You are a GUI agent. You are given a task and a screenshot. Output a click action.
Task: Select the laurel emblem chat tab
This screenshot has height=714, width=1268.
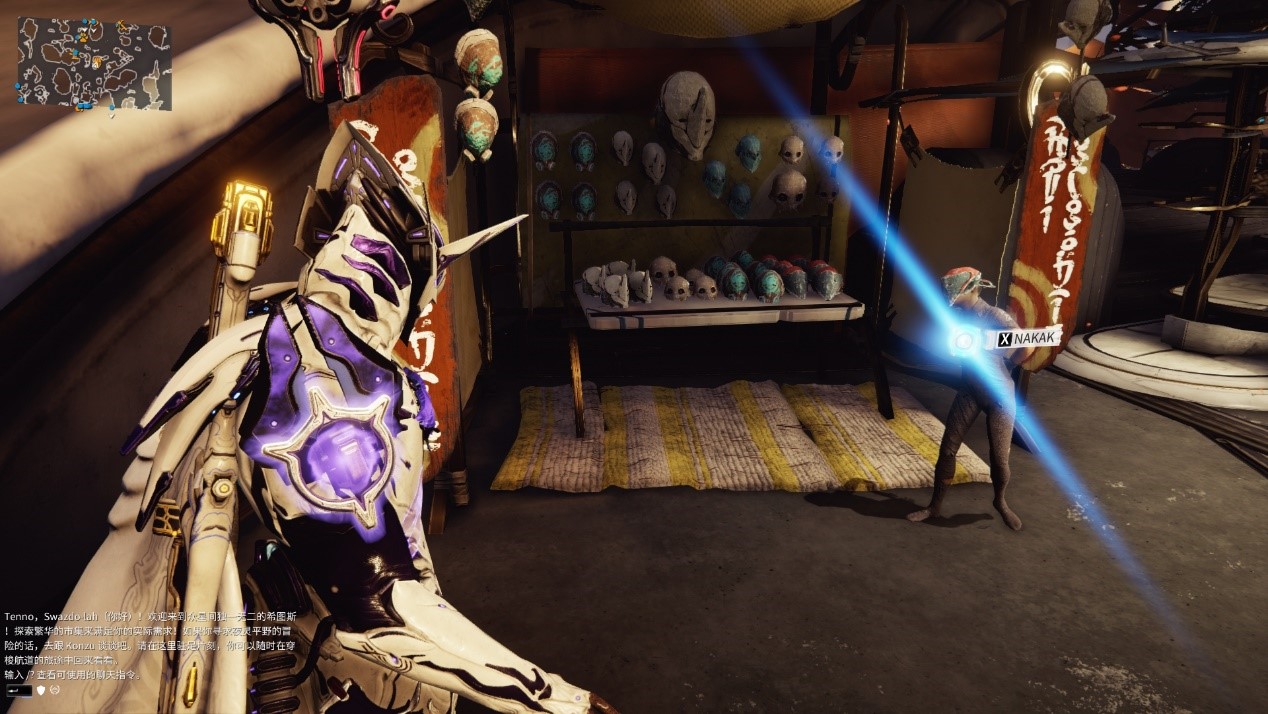[x=56, y=690]
